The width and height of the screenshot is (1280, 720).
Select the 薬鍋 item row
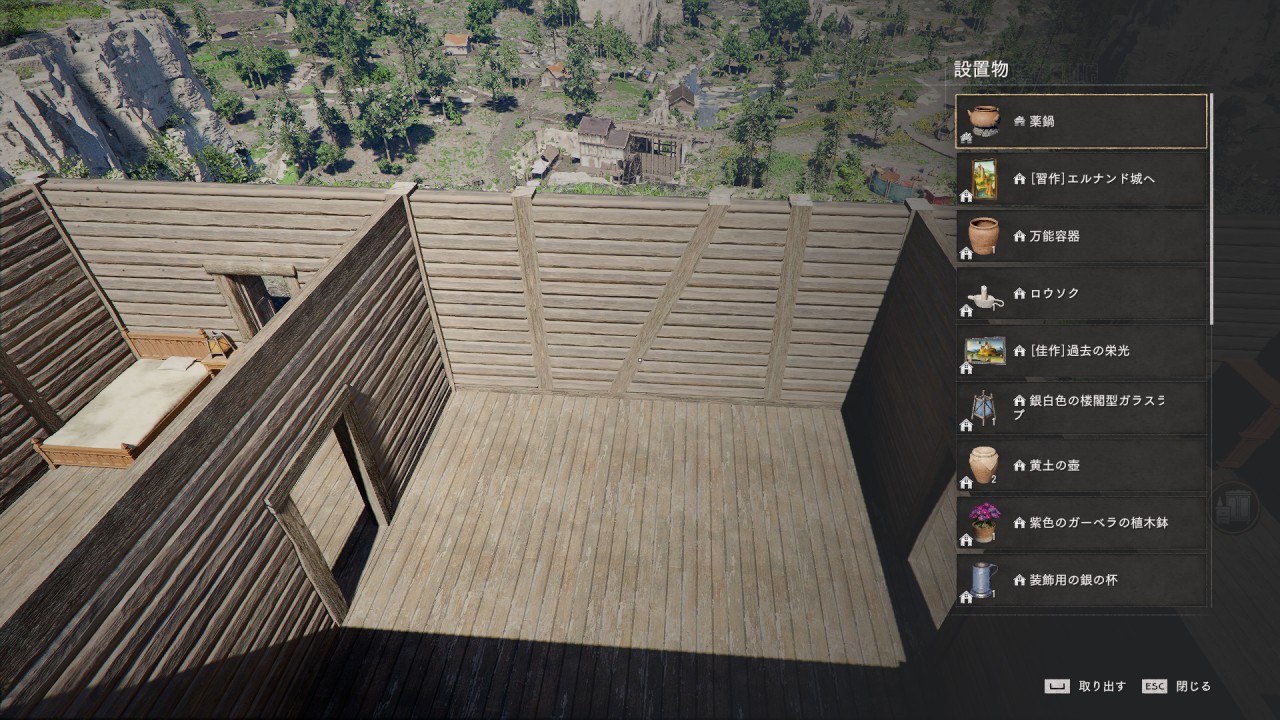tap(1081, 121)
